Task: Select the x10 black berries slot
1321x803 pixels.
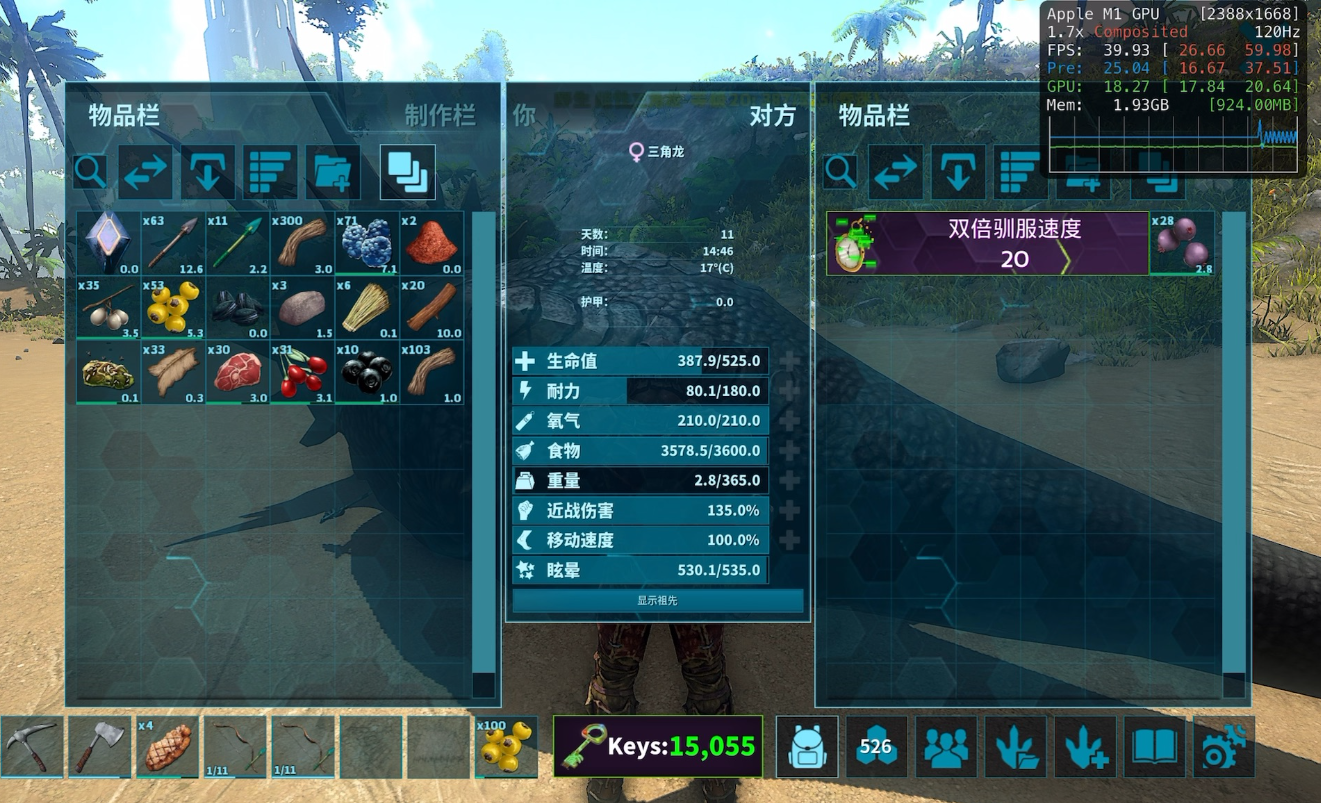Action: pyautogui.click(x=366, y=372)
